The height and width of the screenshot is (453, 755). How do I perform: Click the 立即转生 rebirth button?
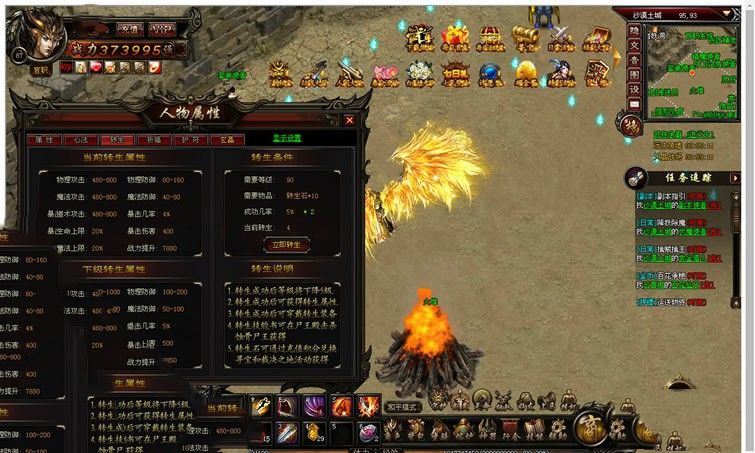click(x=285, y=243)
